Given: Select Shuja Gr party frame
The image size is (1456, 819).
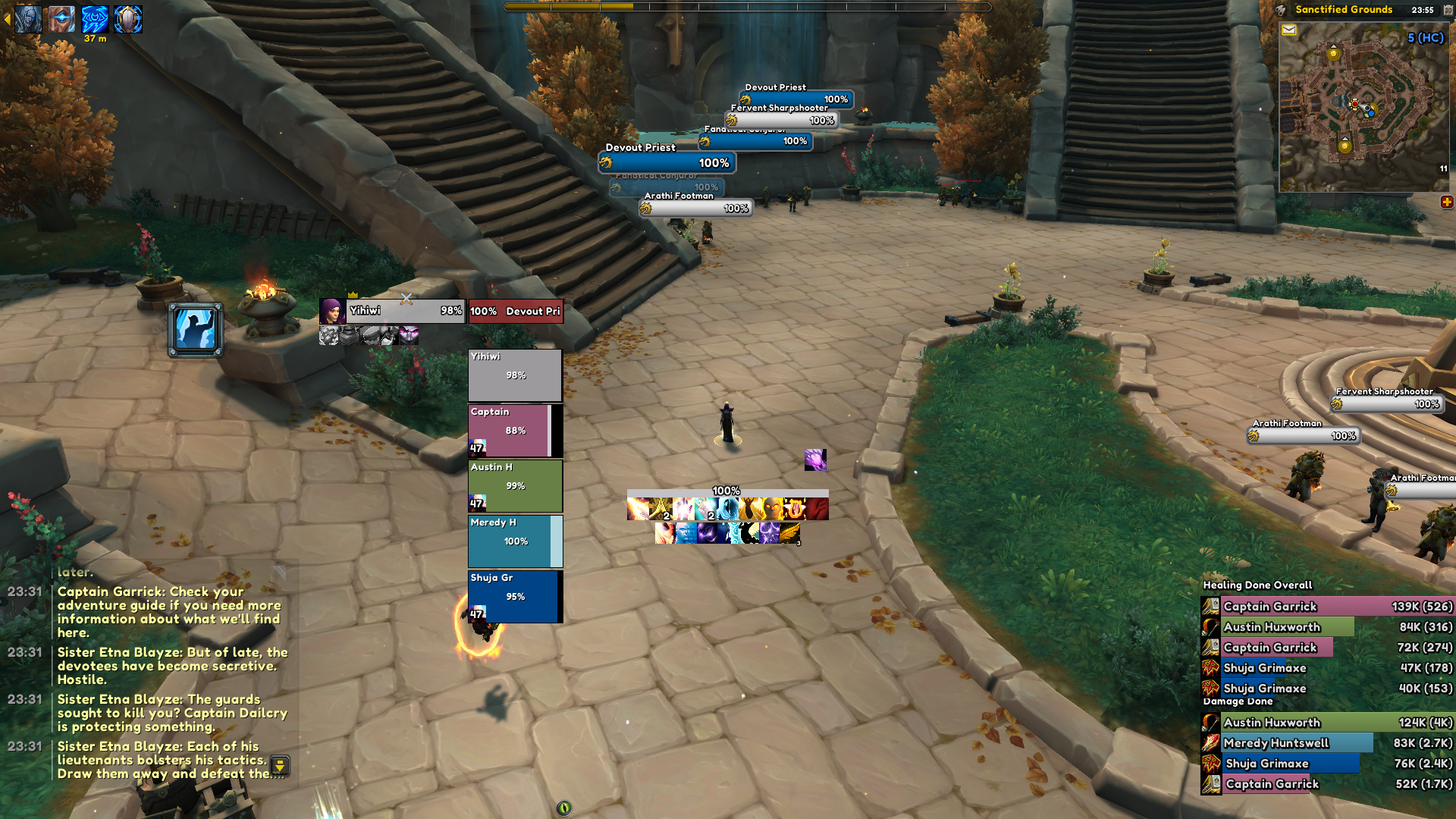Looking at the screenshot, I should coord(515,596).
